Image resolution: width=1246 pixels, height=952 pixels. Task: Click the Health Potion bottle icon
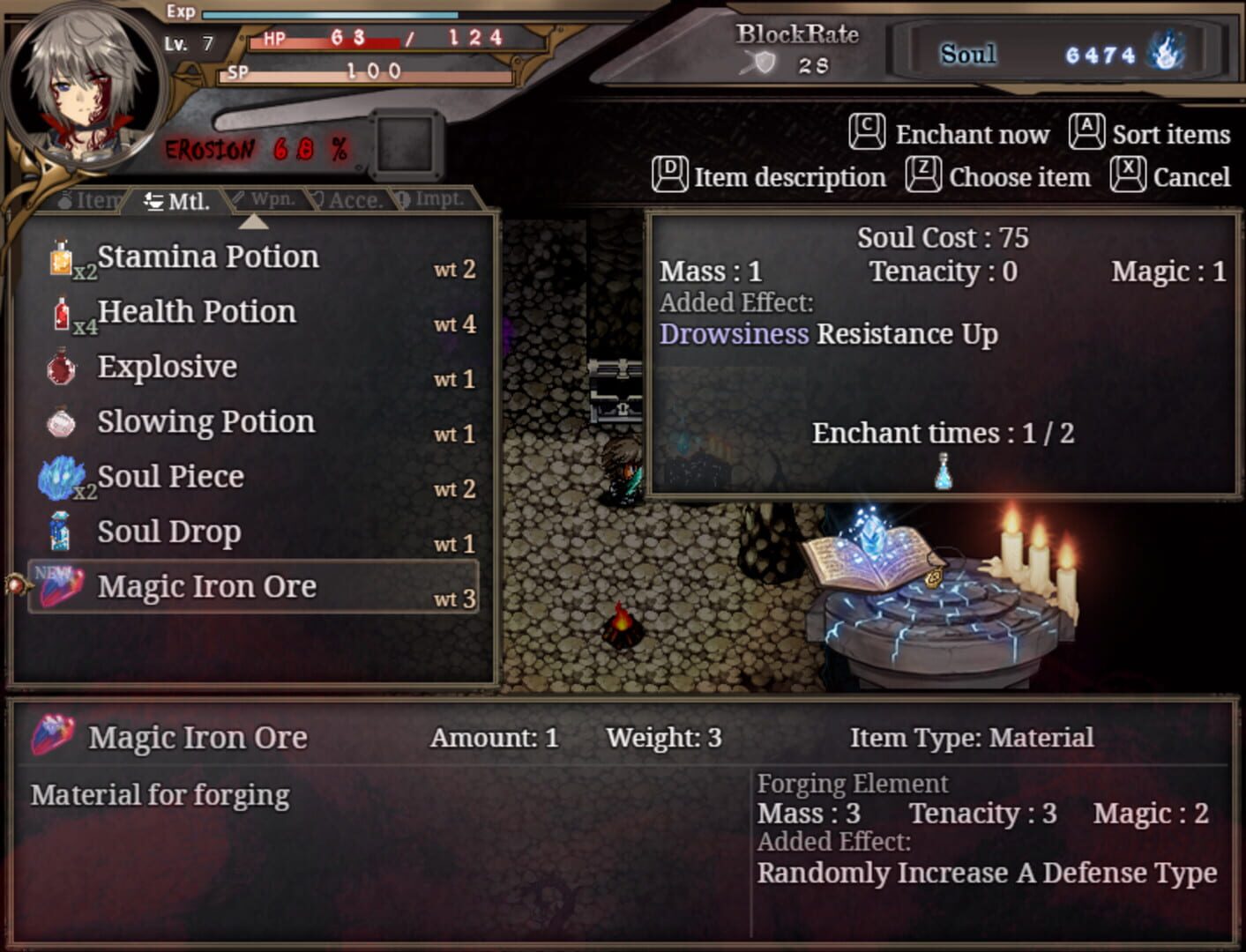[x=63, y=314]
